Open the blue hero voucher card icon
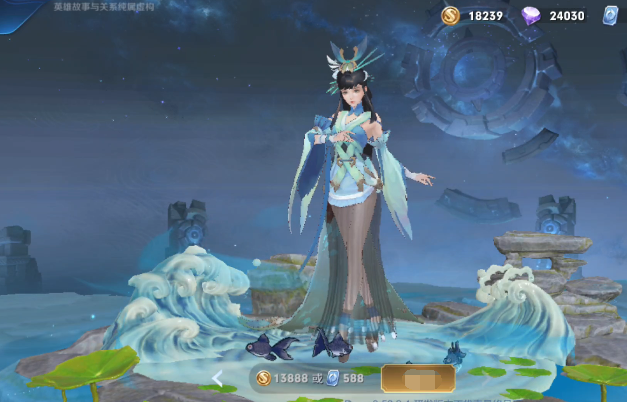627x402 pixels. [x=609, y=15]
